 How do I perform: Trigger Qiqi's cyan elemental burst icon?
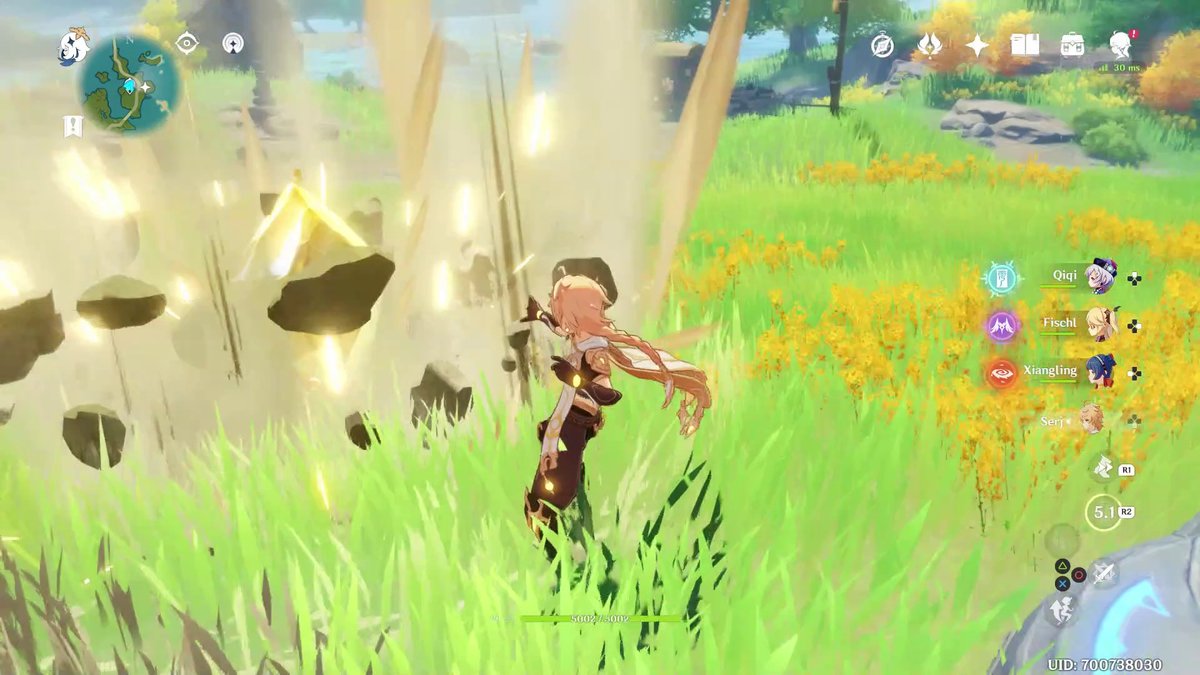point(1002,279)
